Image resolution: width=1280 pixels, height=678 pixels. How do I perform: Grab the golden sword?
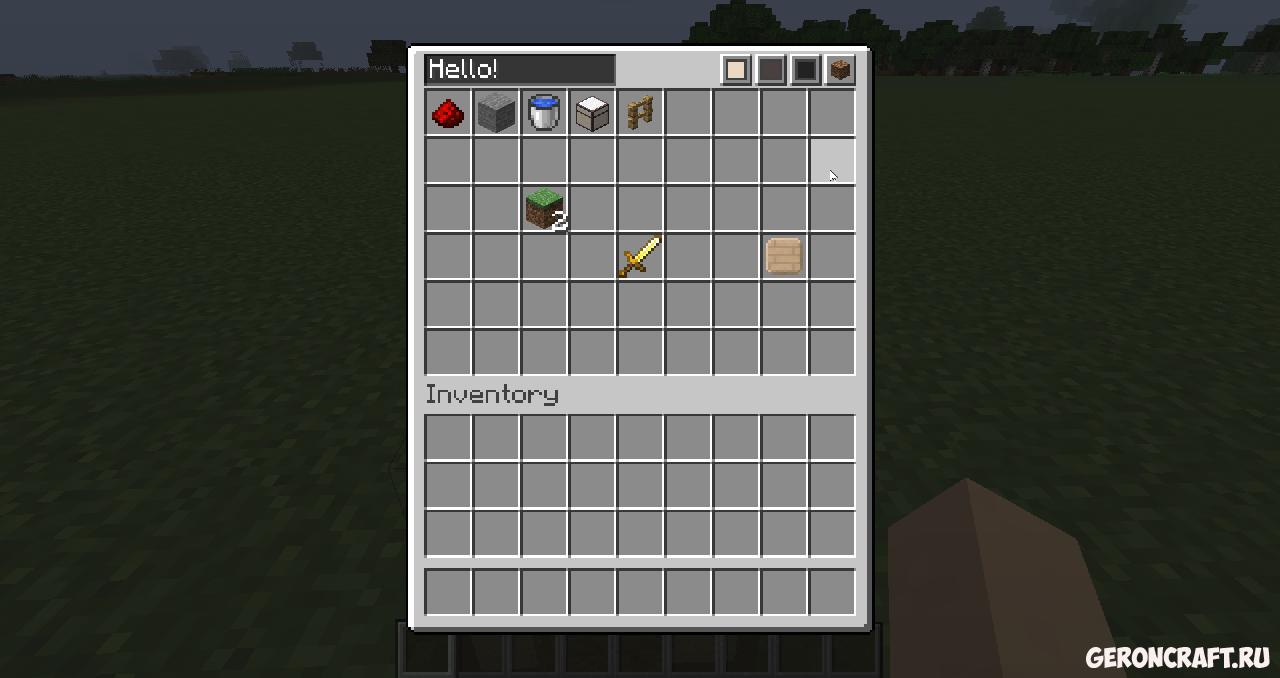(x=640, y=257)
